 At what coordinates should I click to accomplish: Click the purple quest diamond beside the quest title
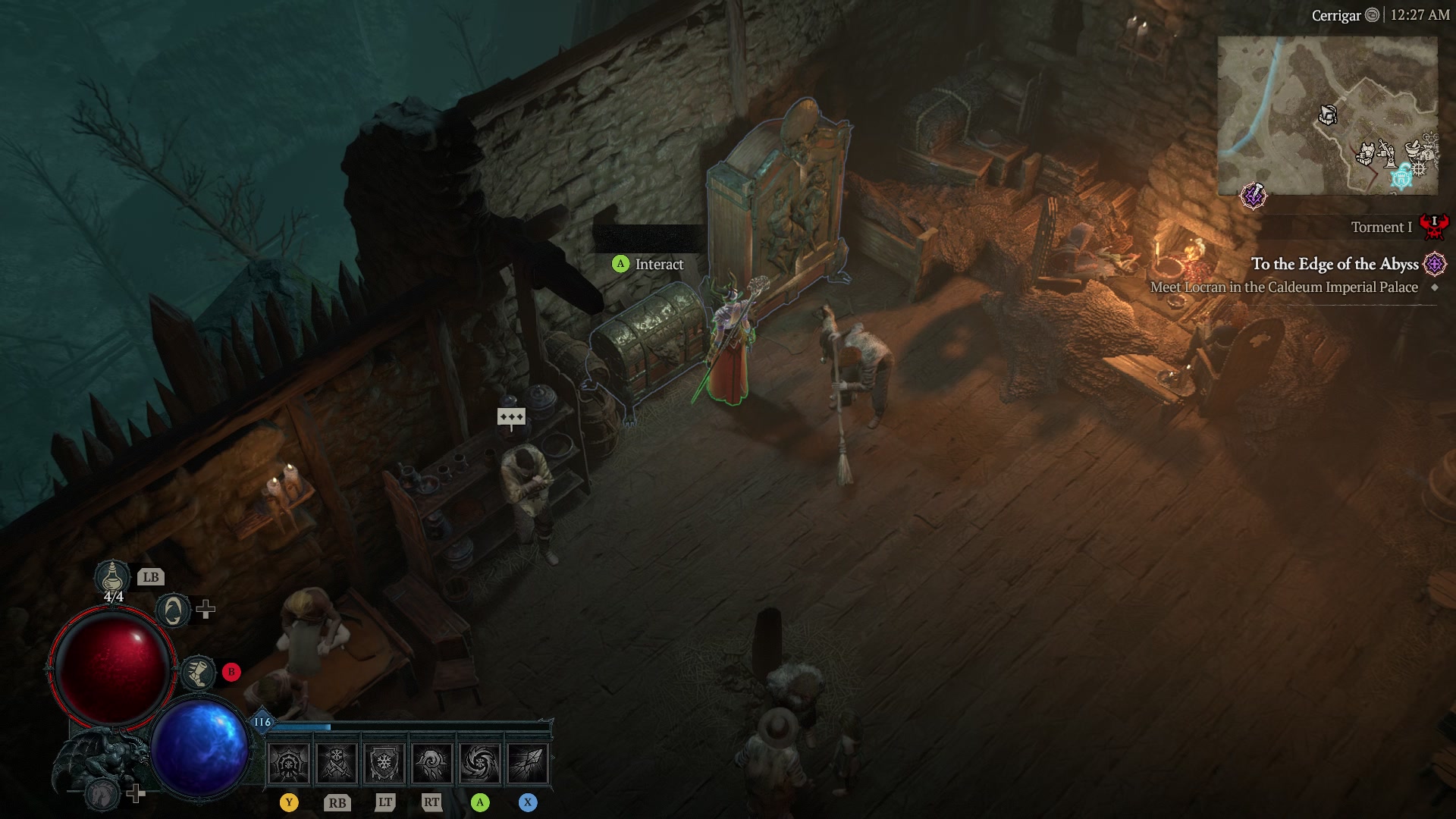pos(1433,265)
